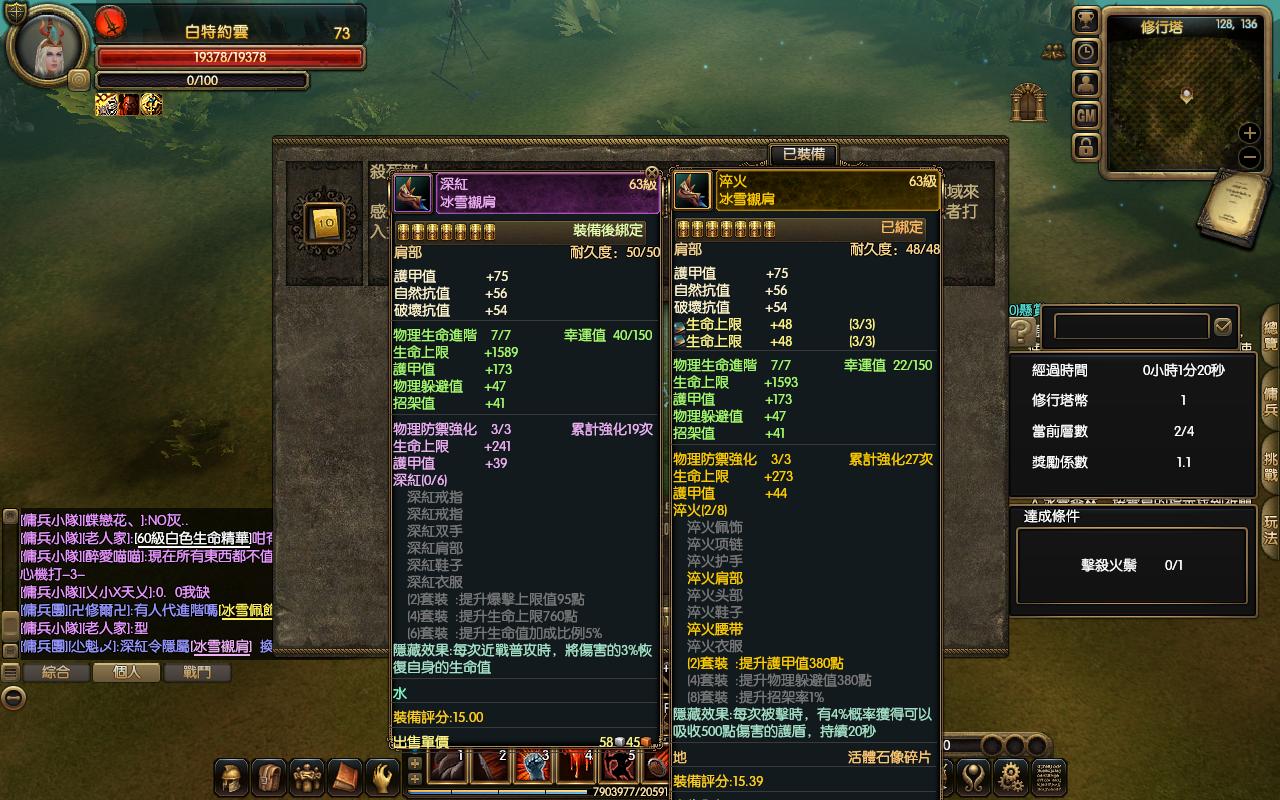
Task: Click the clock icon button
Action: (x=1086, y=52)
